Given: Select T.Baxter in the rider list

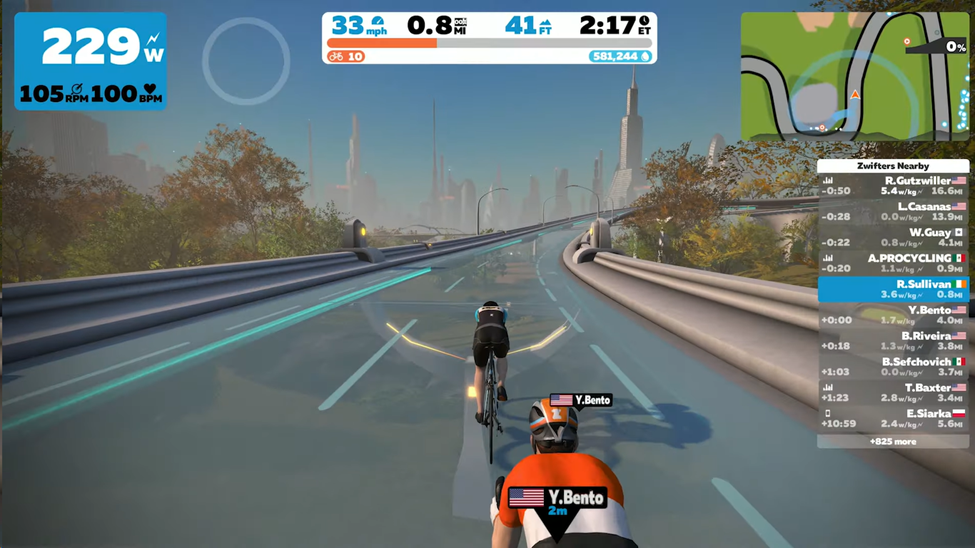Looking at the screenshot, I should coord(893,393).
